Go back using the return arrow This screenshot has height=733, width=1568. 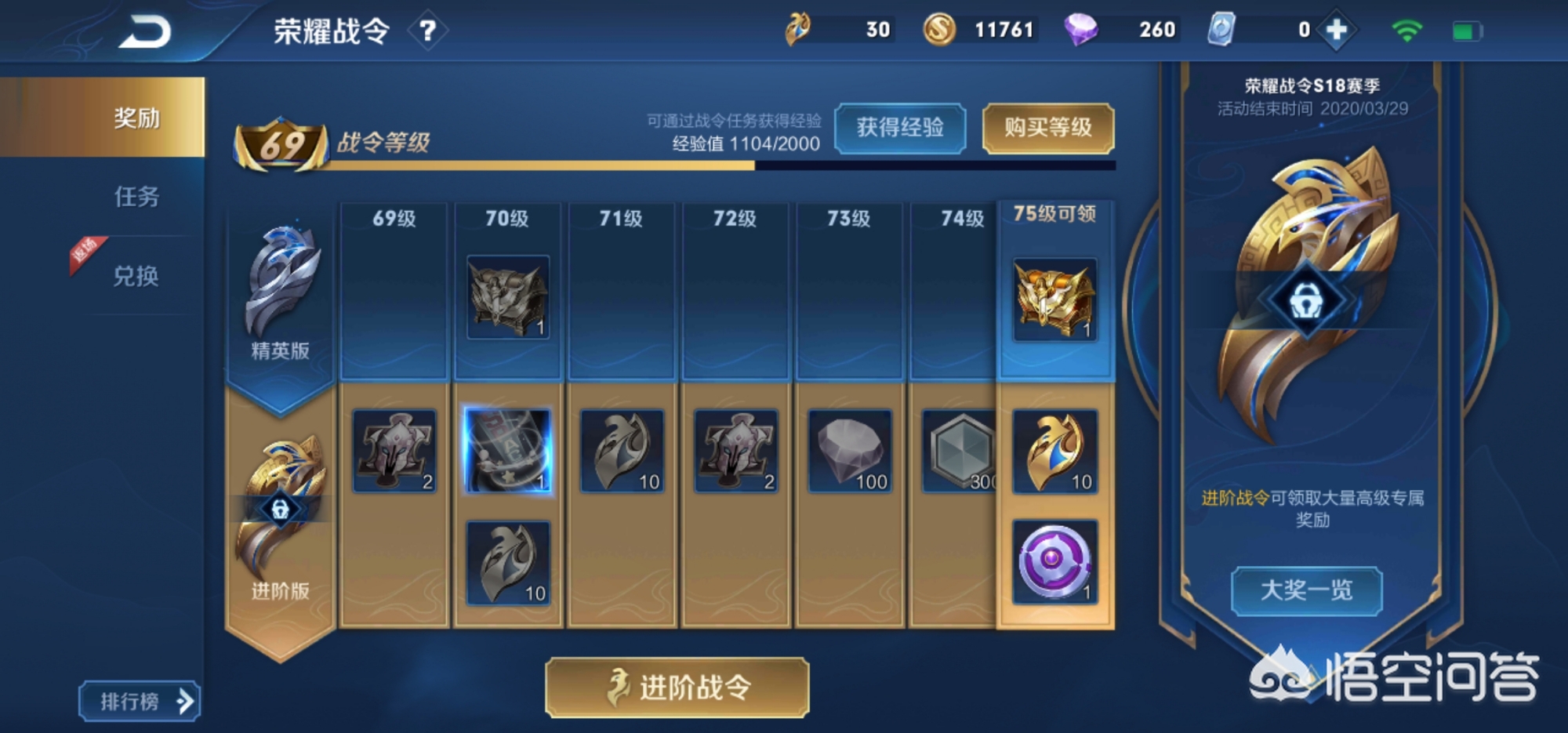[x=145, y=32]
